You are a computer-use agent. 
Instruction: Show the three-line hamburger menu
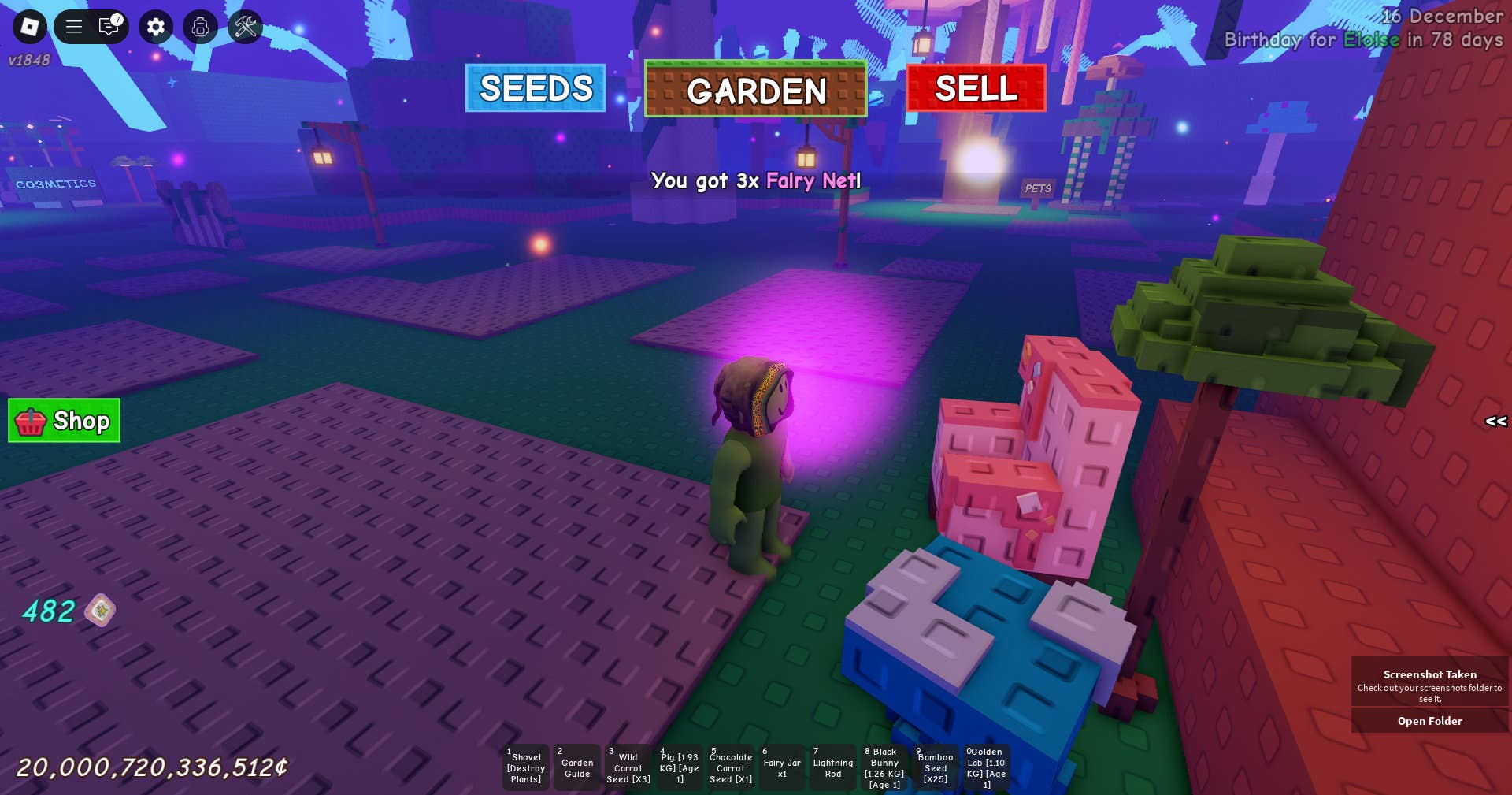coord(74,27)
